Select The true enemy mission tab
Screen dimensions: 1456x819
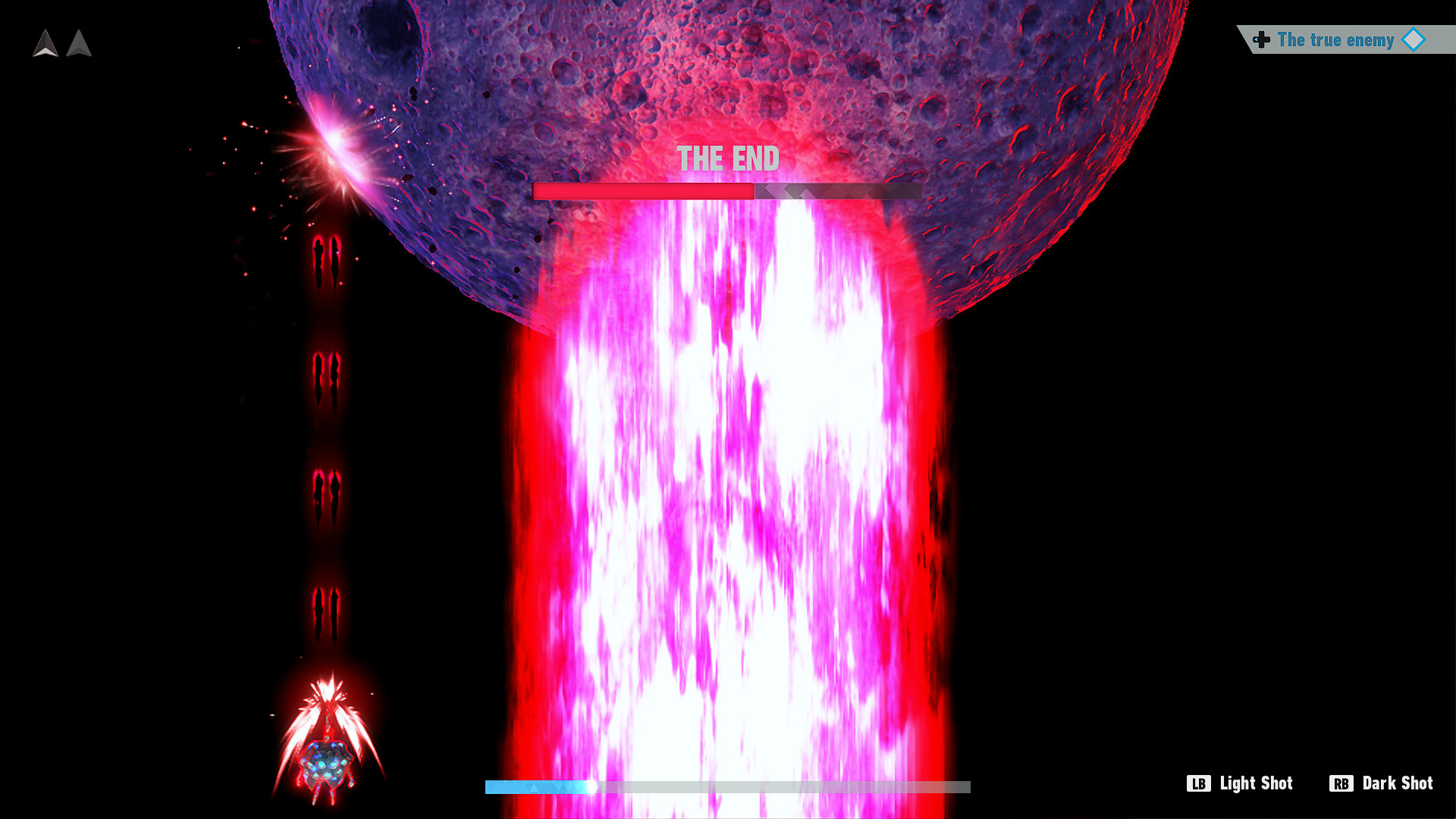click(1336, 40)
